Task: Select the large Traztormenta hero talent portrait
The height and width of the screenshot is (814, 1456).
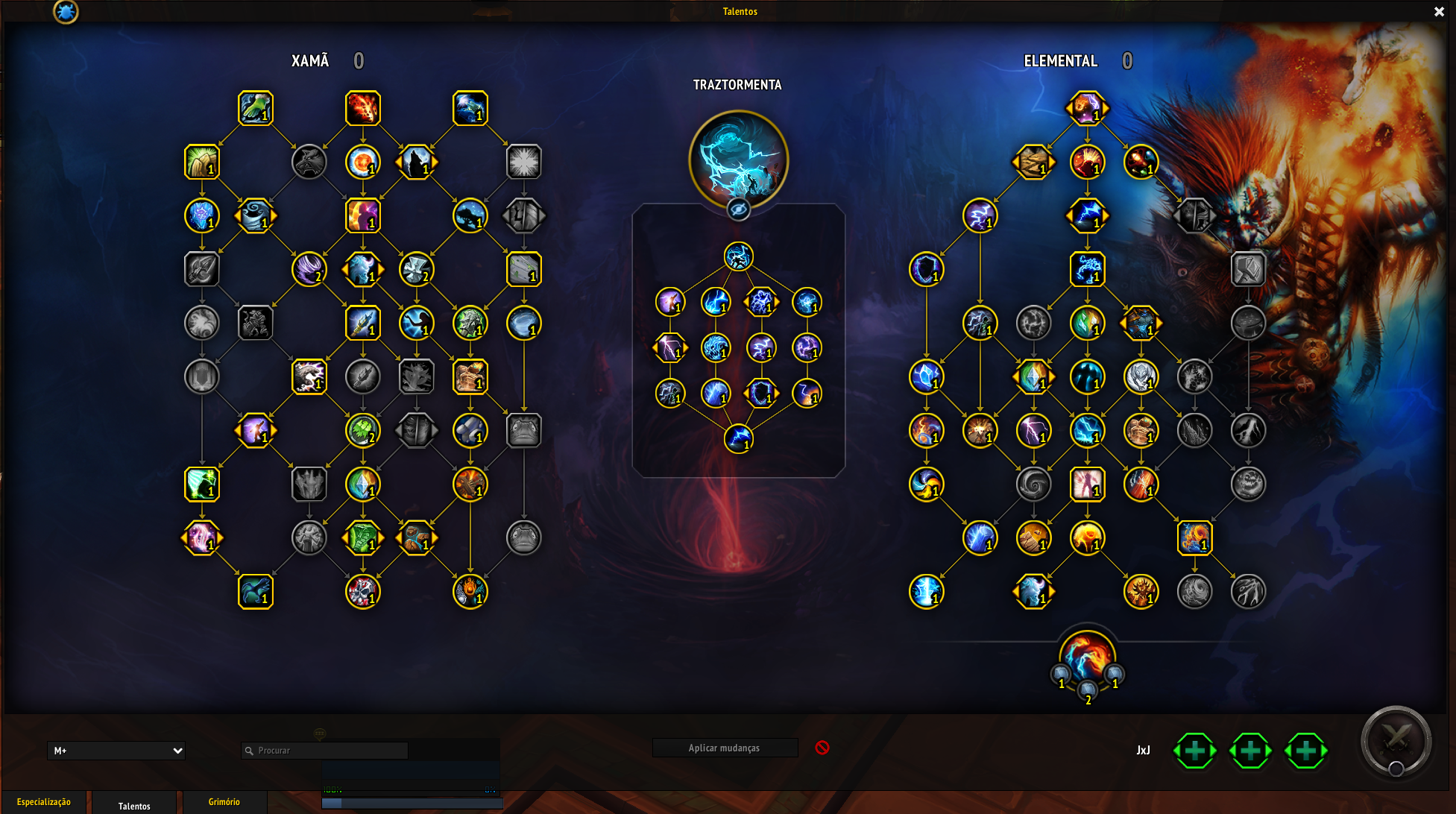Action: coord(738,159)
